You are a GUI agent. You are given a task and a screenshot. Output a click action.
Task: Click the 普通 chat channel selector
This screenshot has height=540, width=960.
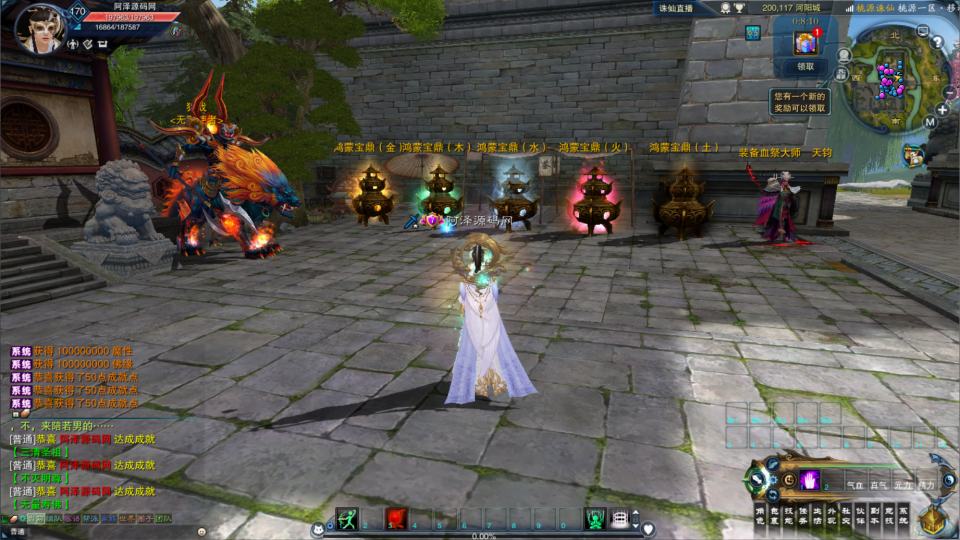[18, 531]
